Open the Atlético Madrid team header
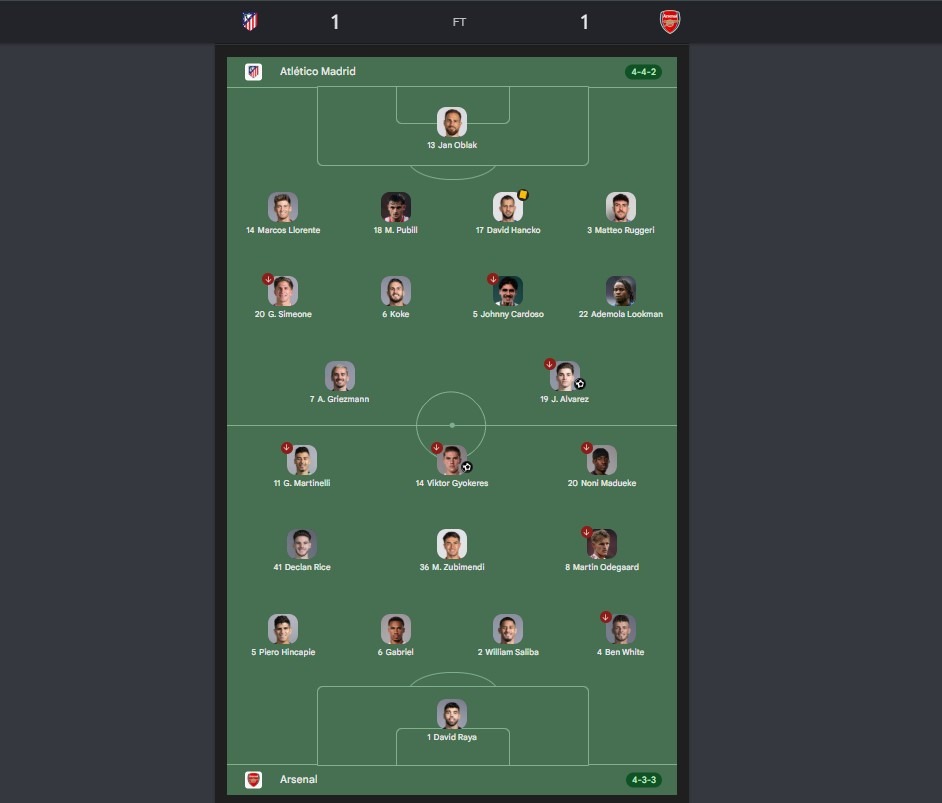Viewport: 942px width, 803px height. click(317, 72)
